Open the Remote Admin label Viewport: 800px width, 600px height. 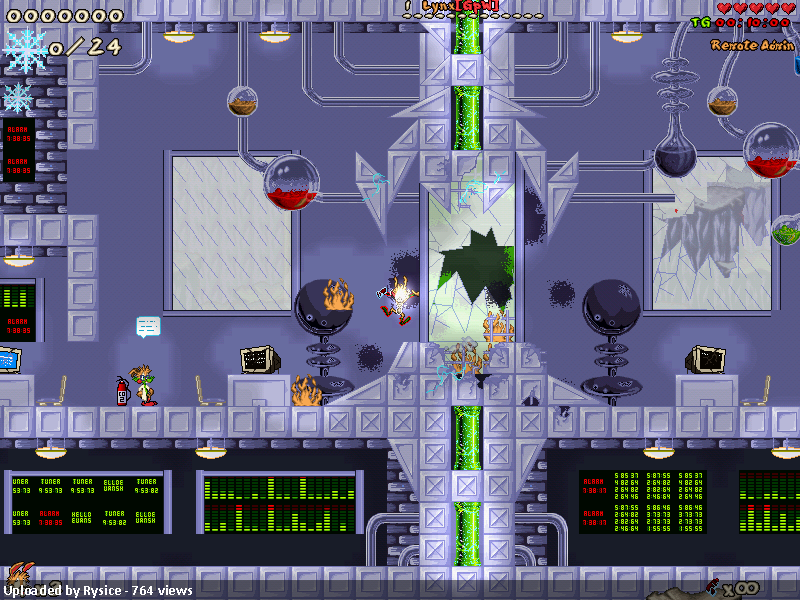[x=751, y=45]
